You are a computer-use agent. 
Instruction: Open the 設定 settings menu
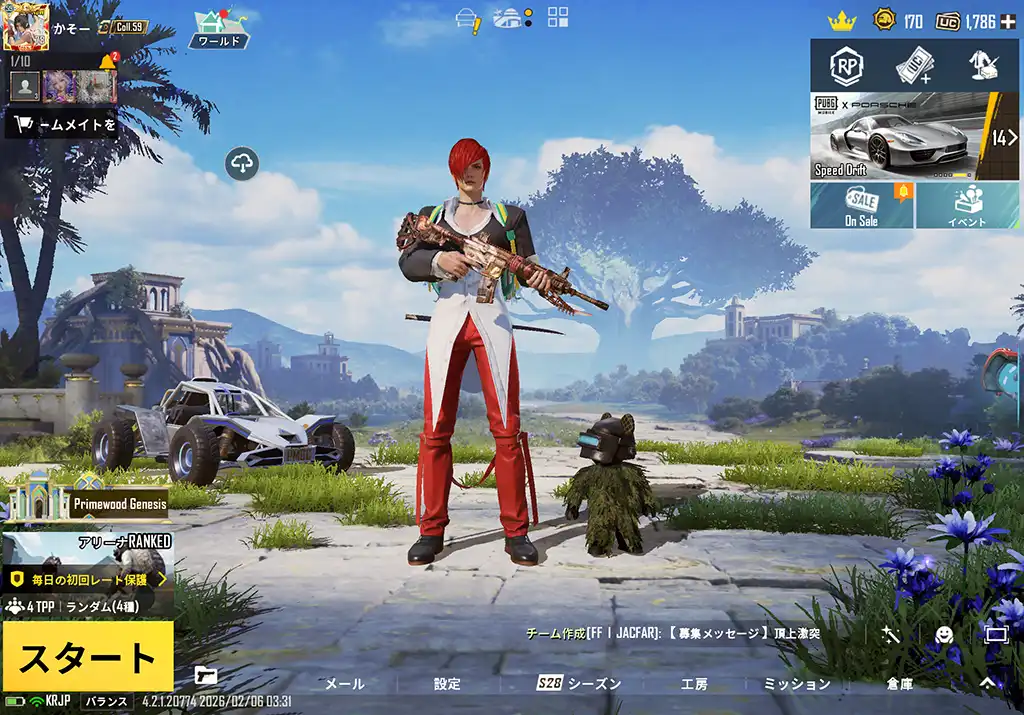(x=447, y=684)
